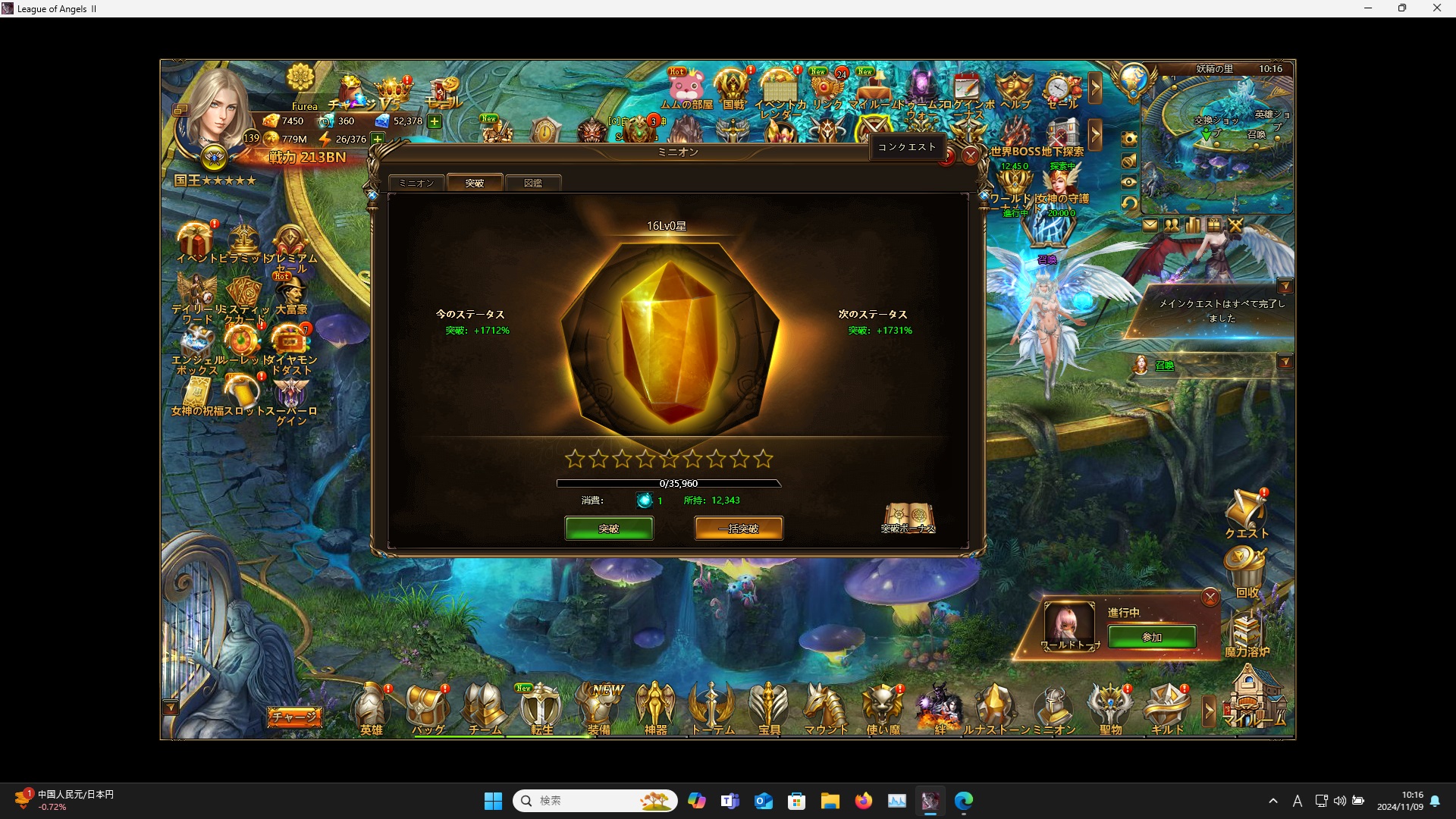
Task: Open the 回収 recycle icon
Action: (1246, 573)
